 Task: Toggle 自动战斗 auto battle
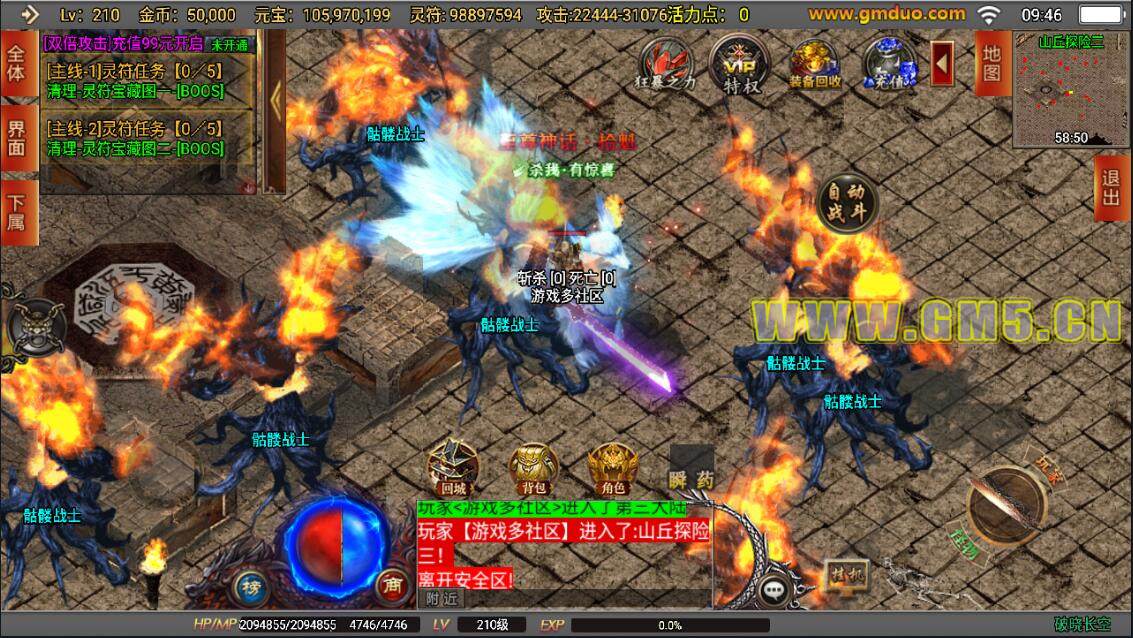847,204
